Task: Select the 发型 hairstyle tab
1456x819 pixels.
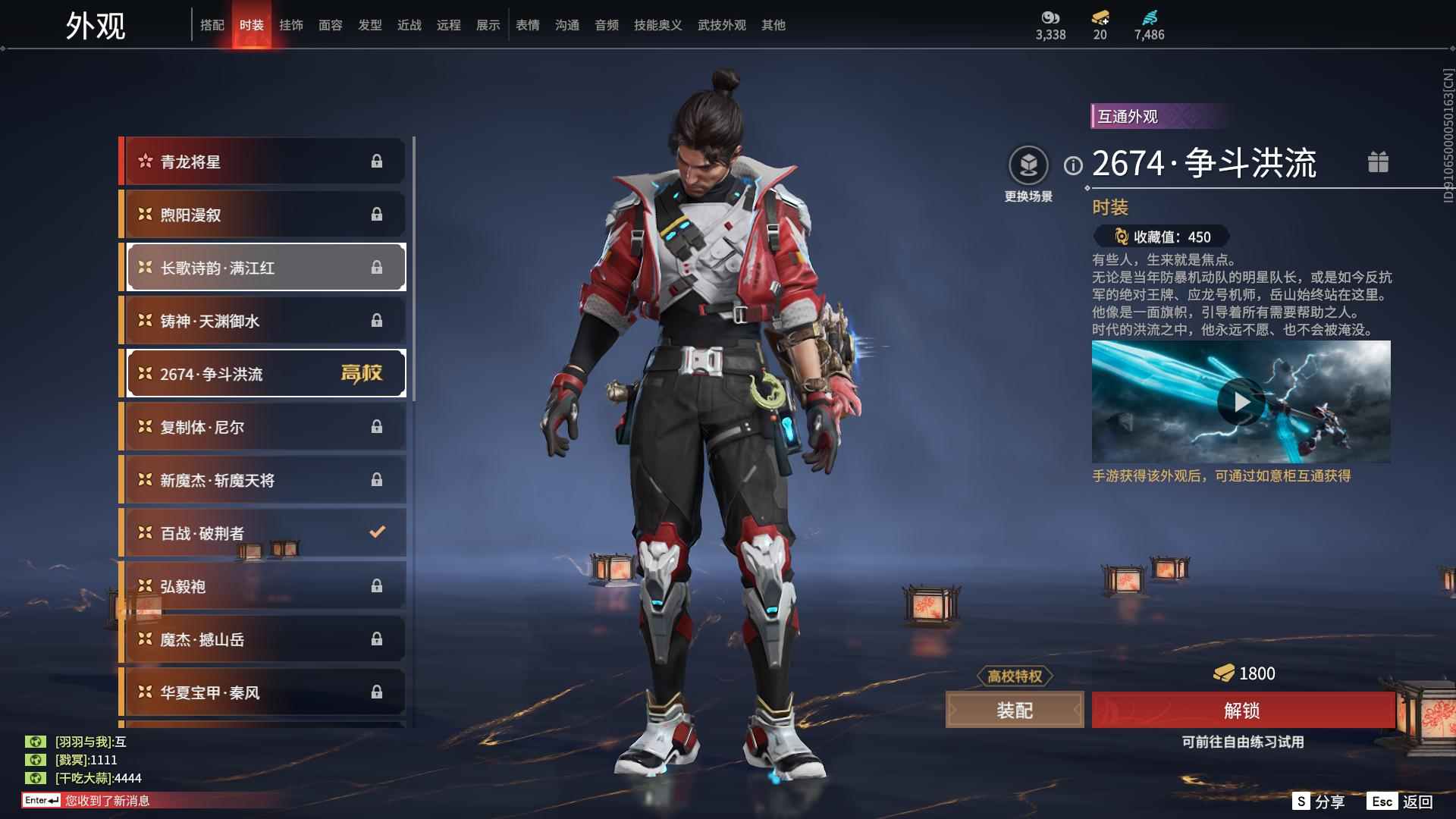Action: (370, 25)
